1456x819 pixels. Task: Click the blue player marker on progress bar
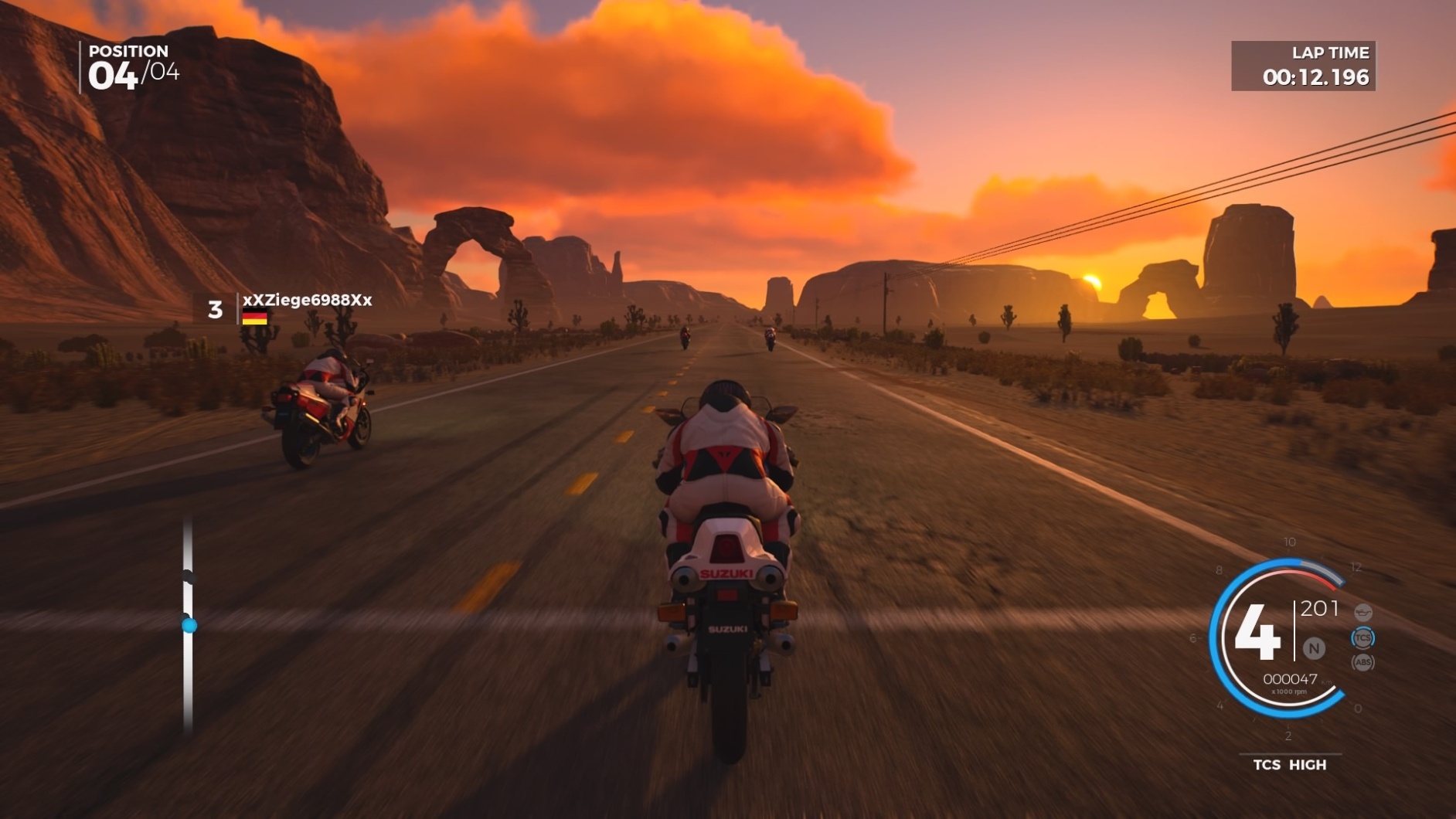[189, 625]
